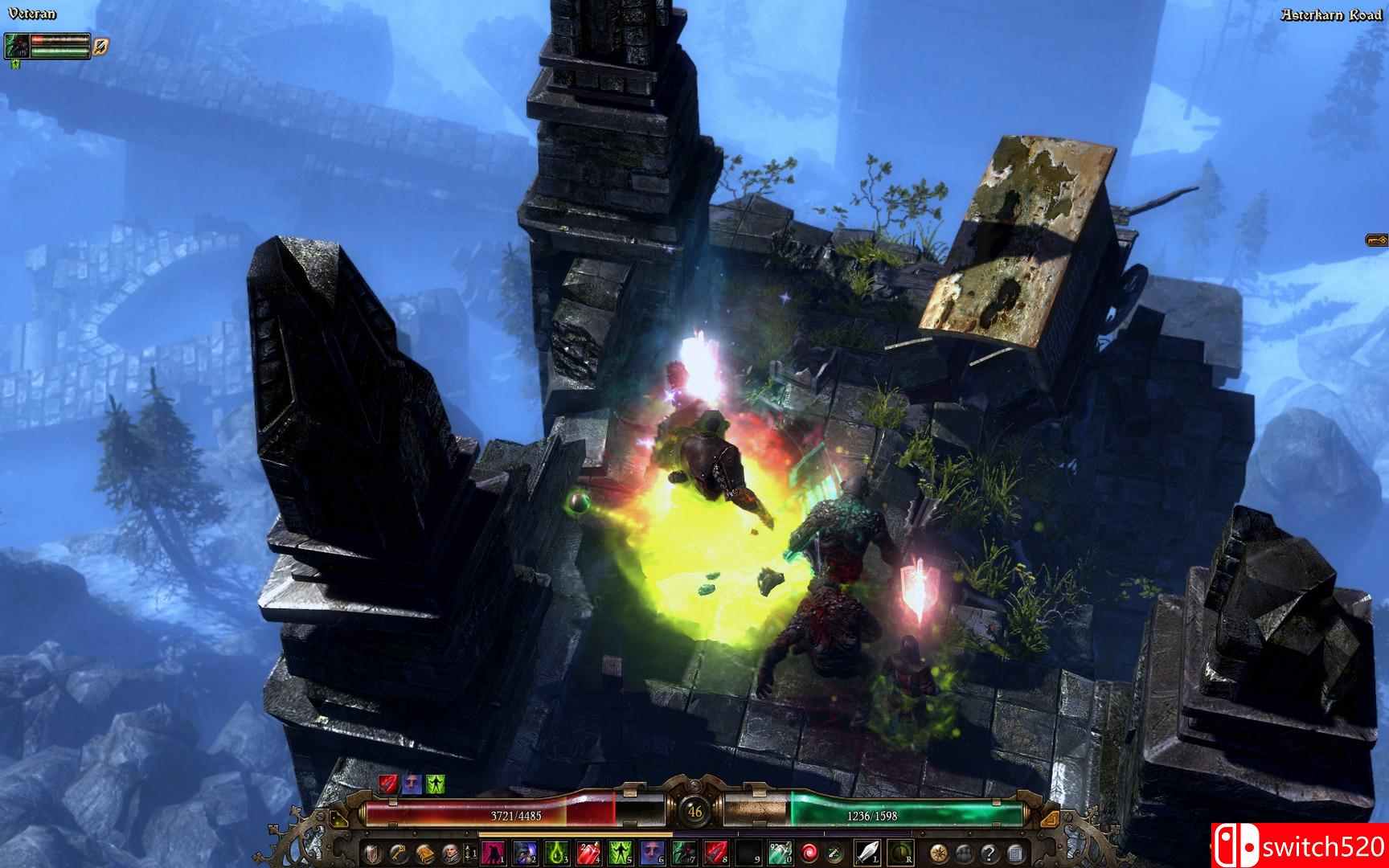Viewport: 1389px width, 868px height.
Task: Open the character sheet via the shield icon
Action: point(372,854)
